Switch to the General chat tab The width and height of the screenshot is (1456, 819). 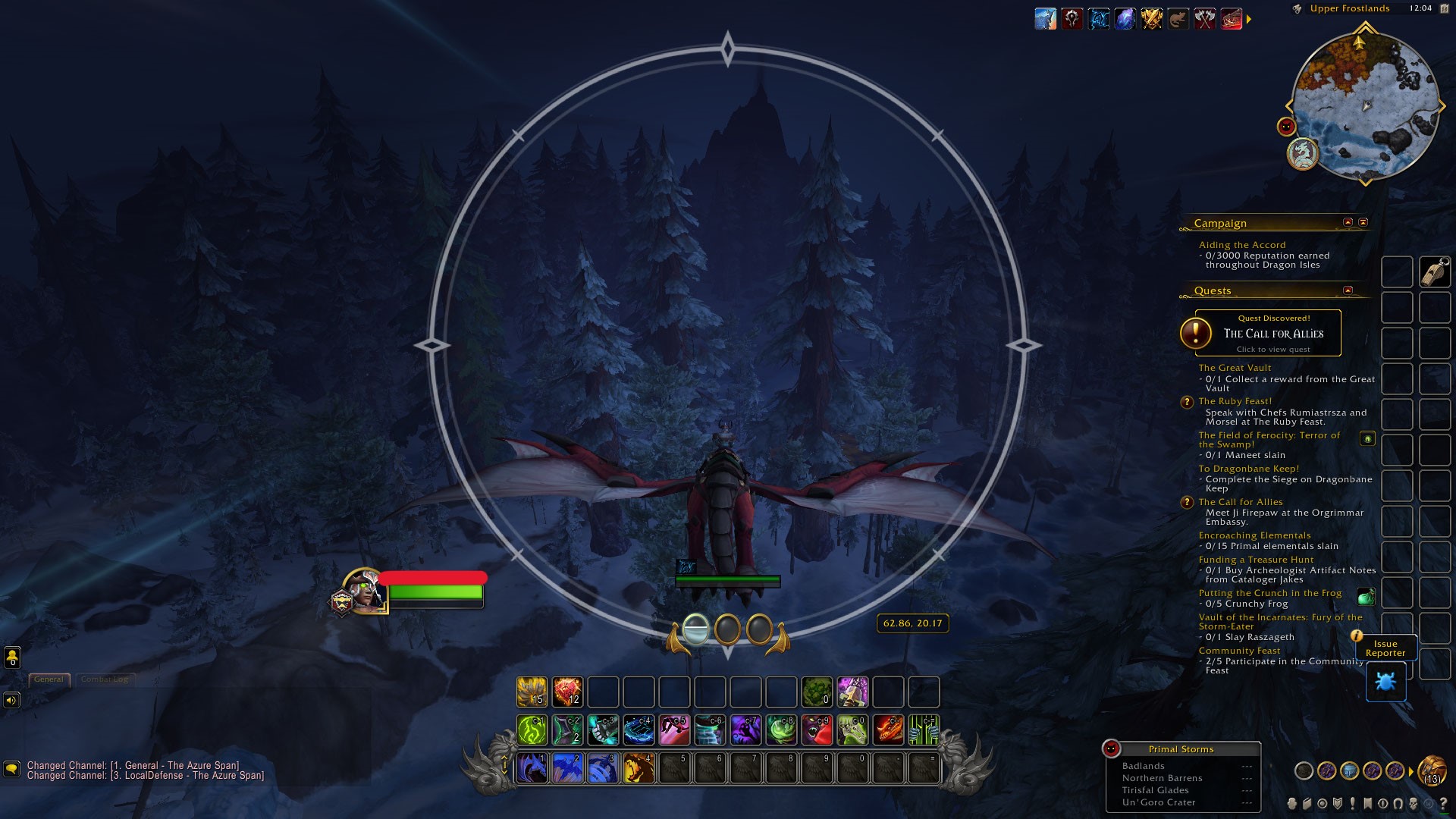pyautogui.click(x=49, y=679)
